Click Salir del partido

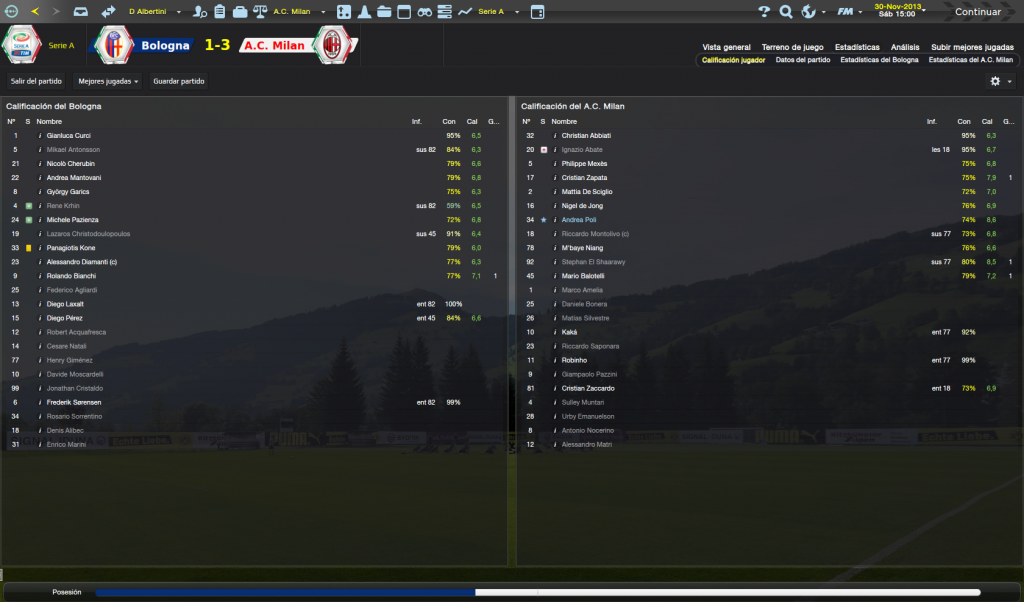click(x=36, y=81)
